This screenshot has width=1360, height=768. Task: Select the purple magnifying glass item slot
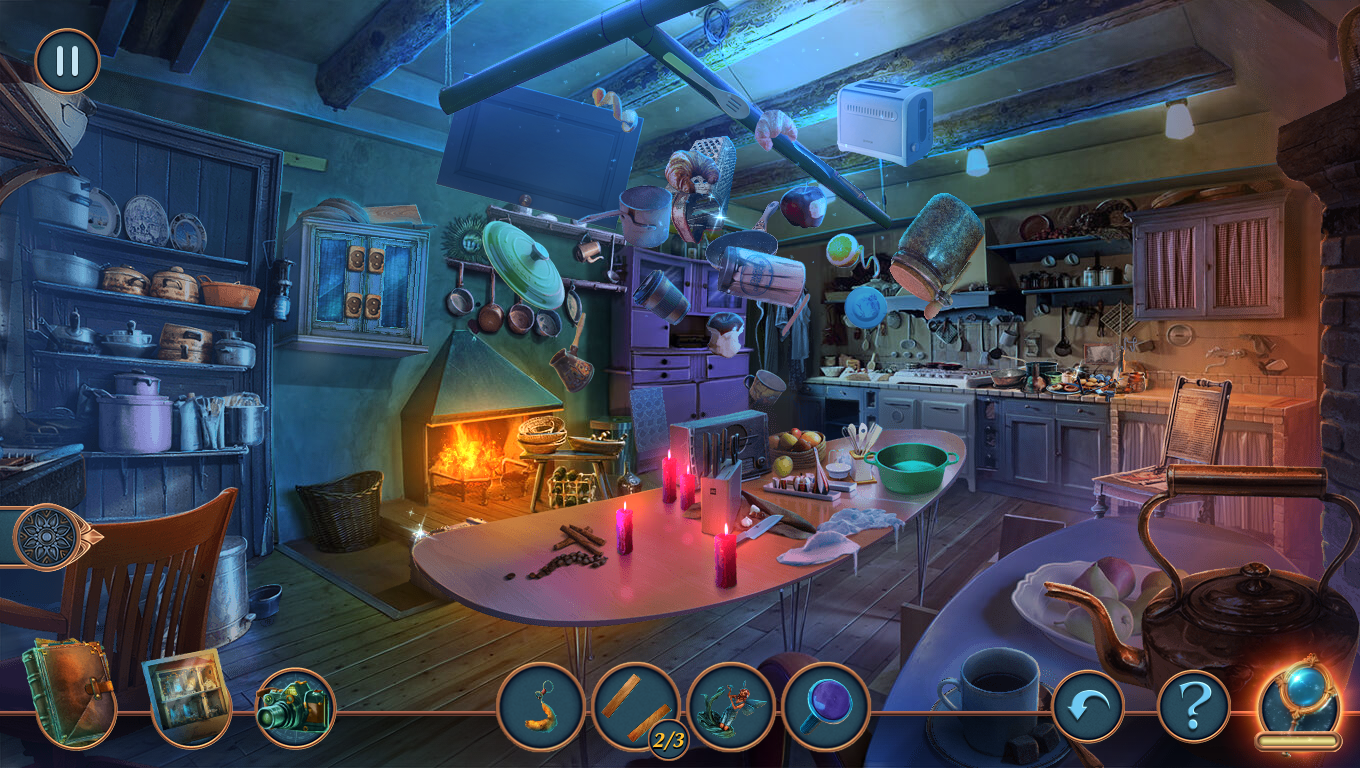pos(826,706)
